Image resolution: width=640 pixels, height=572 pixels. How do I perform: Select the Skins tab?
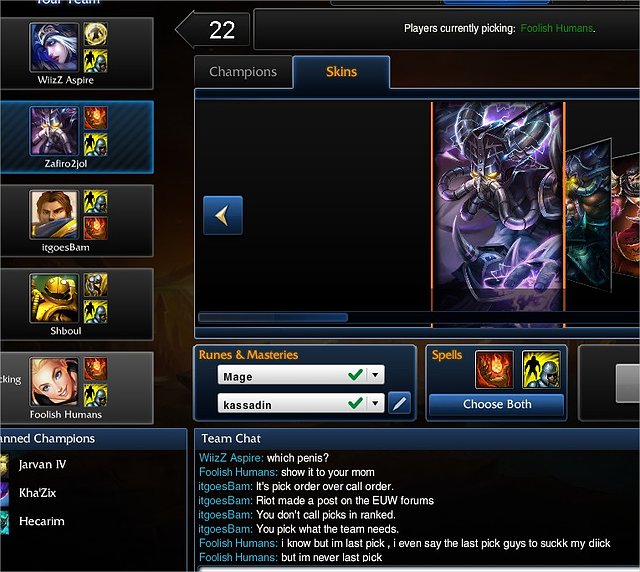(x=341, y=72)
